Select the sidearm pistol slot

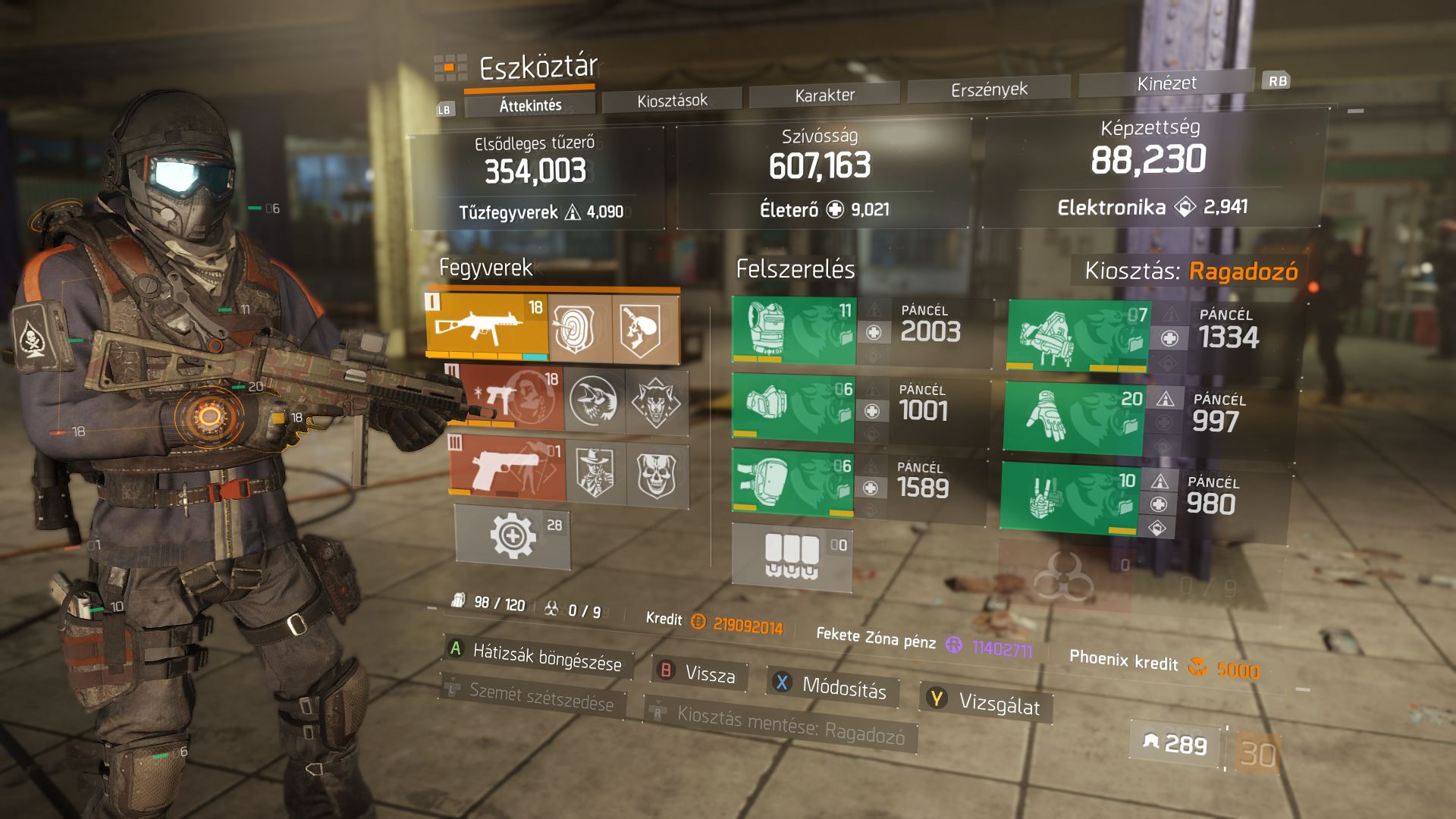pyautogui.click(x=507, y=469)
